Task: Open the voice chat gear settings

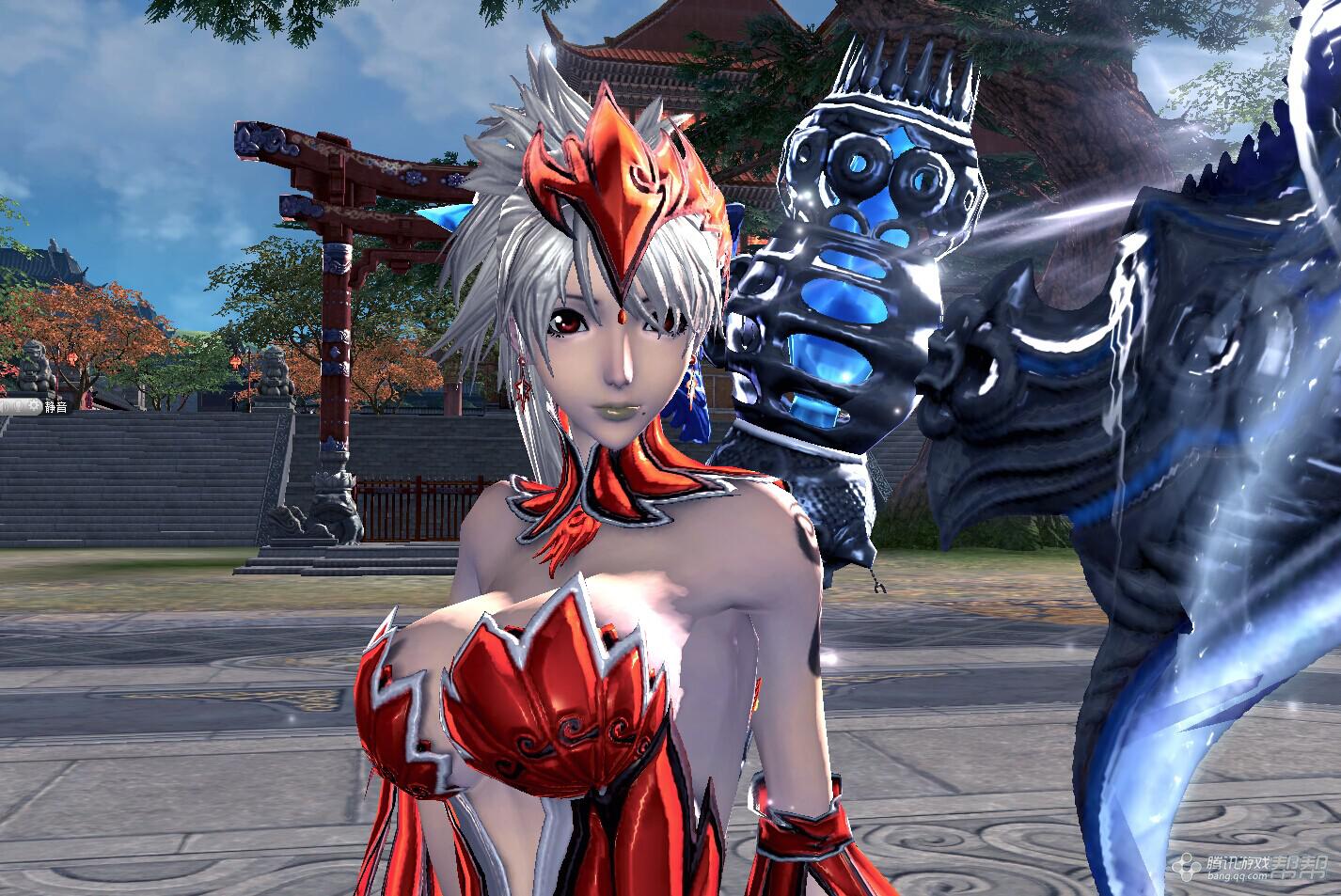Action: click(34, 405)
